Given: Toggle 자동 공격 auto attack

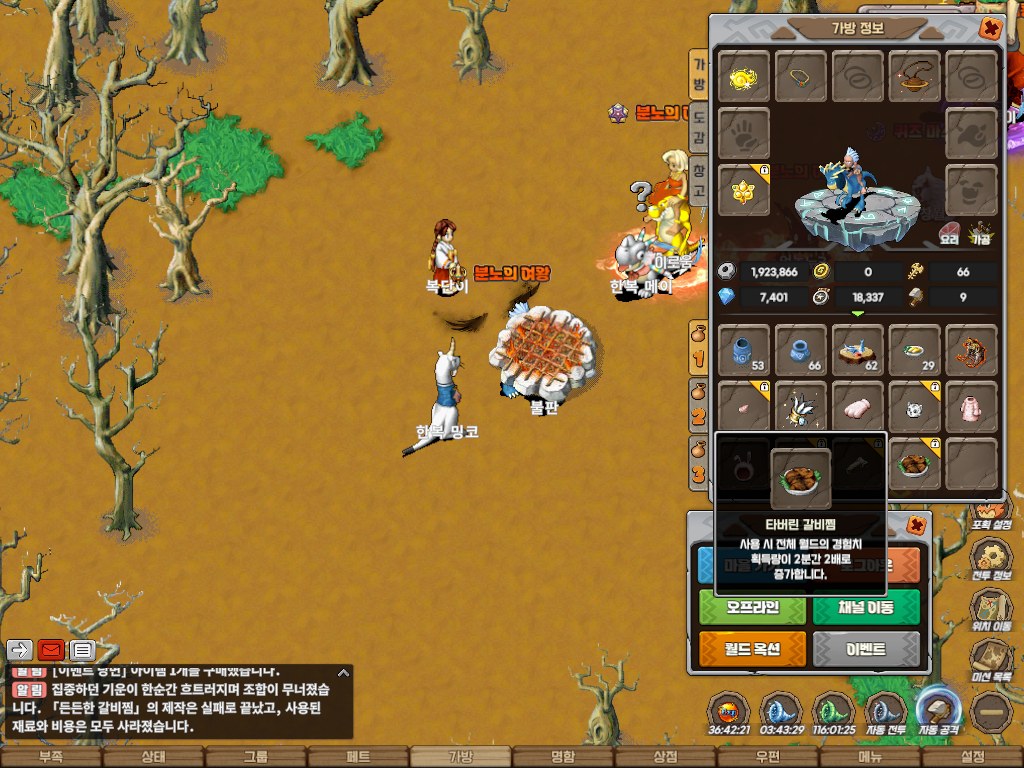Looking at the screenshot, I should click(x=938, y=712).
